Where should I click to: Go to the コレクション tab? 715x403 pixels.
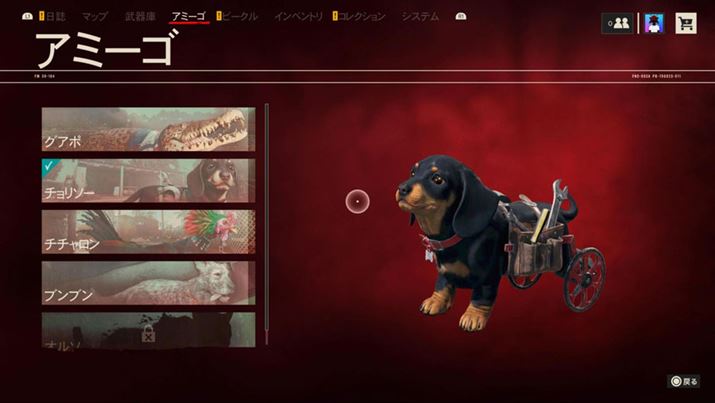(x=361, y=17)
